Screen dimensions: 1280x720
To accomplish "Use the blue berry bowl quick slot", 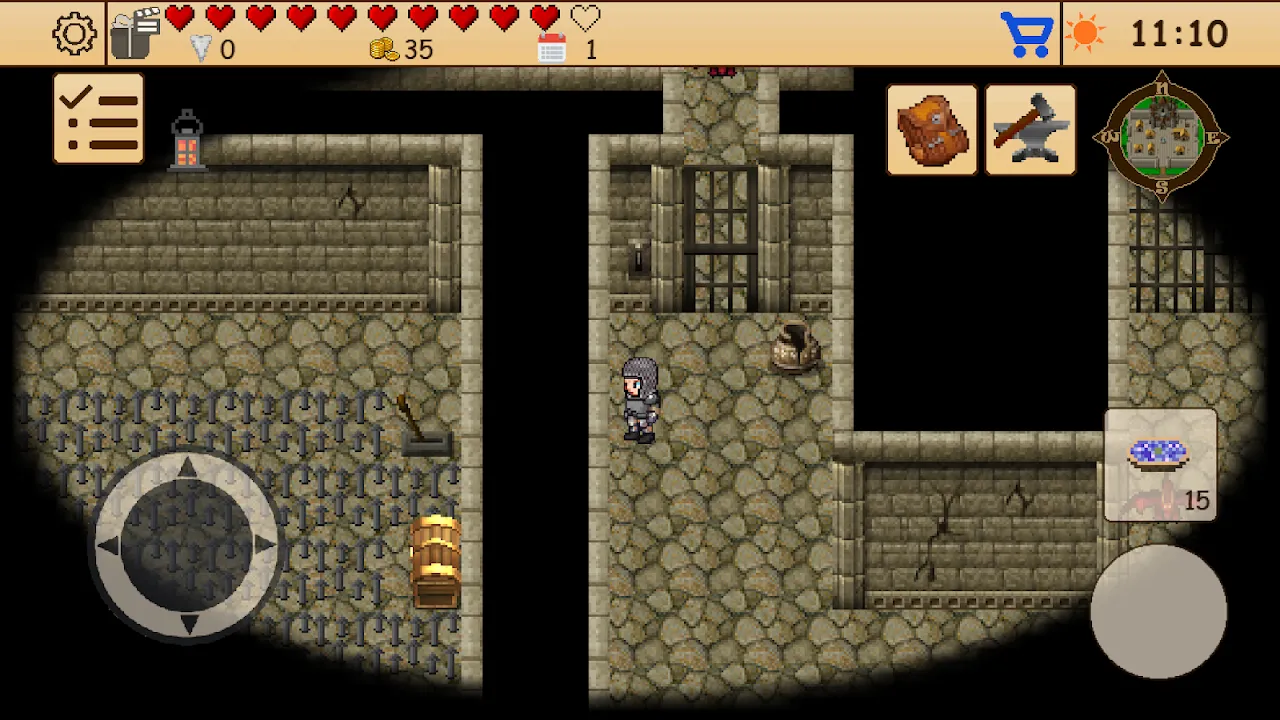I will [x=1160, y=465].
